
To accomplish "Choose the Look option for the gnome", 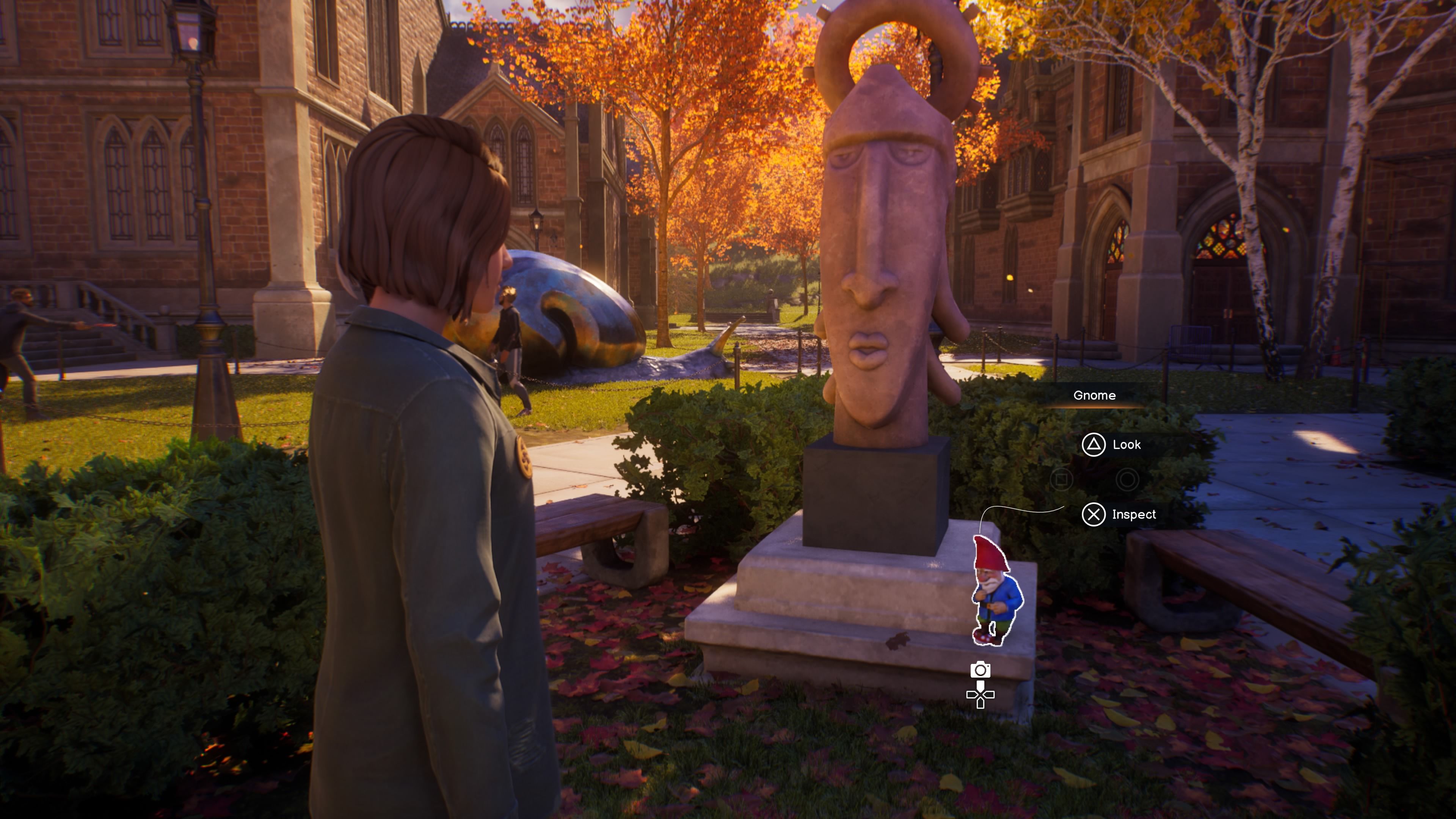I will [1111, 445].
